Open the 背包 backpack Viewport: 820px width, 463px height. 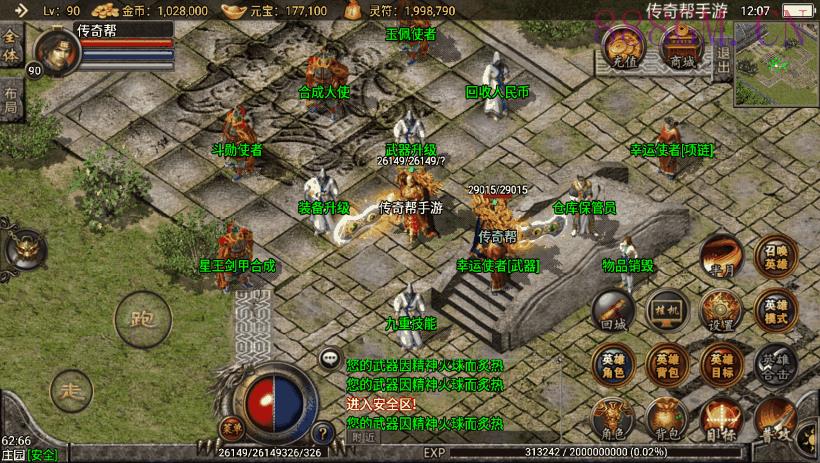point(665,420)
